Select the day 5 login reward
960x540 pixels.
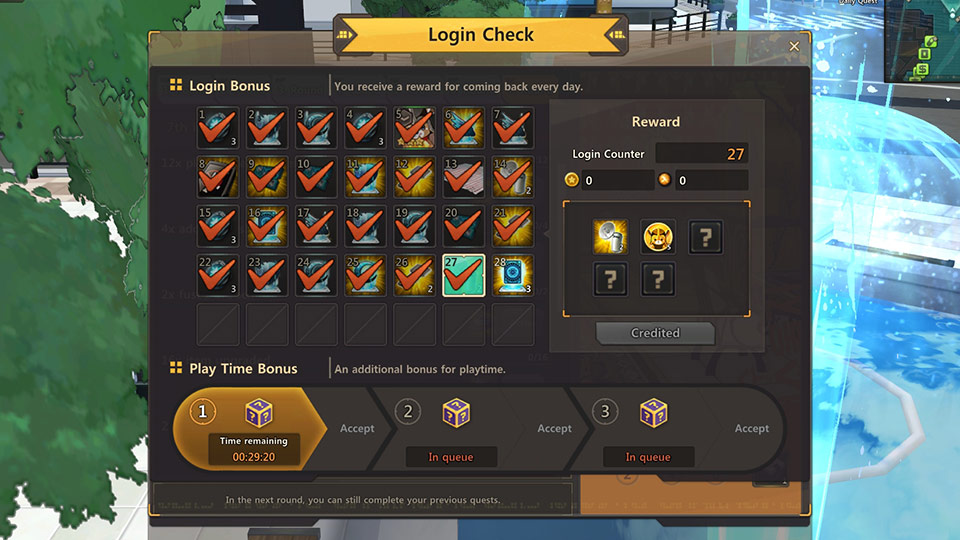pyautogui.click(x=414, y=128)
